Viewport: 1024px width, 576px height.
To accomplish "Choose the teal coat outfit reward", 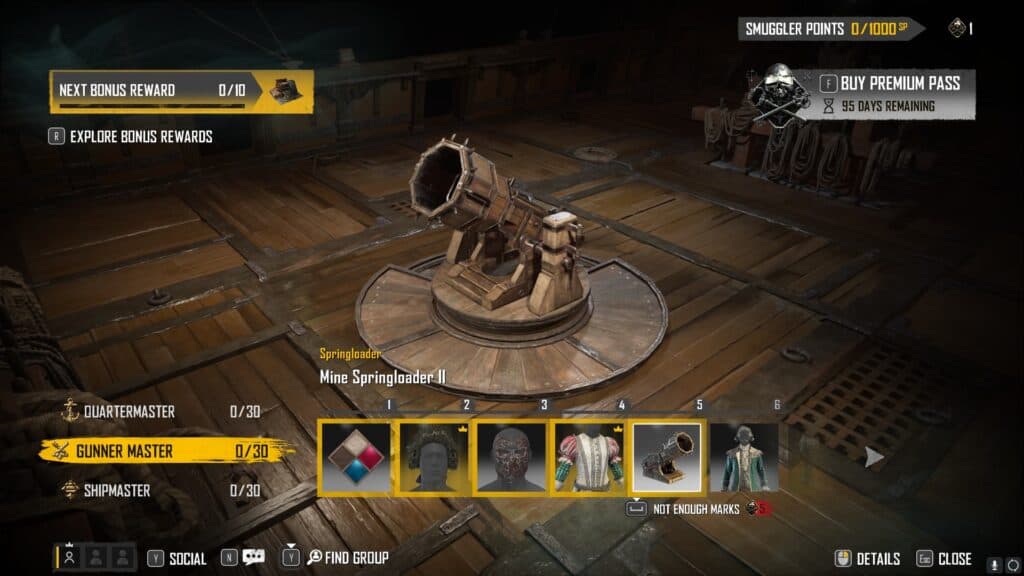I will (744, 457).
